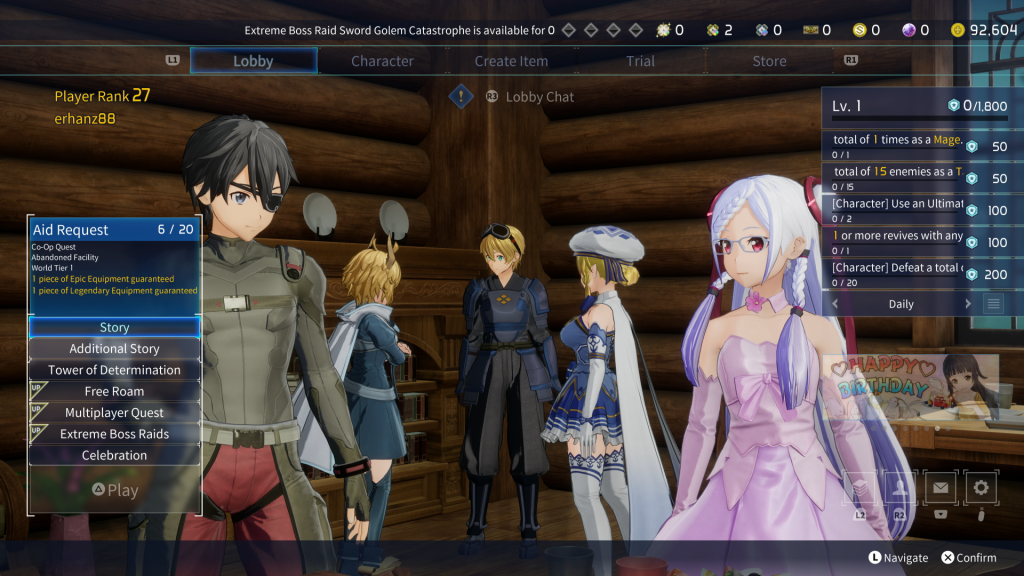Screen dimensions: 1024x576
Task: Choose Story from the quest menu
Action: (114, 327)
